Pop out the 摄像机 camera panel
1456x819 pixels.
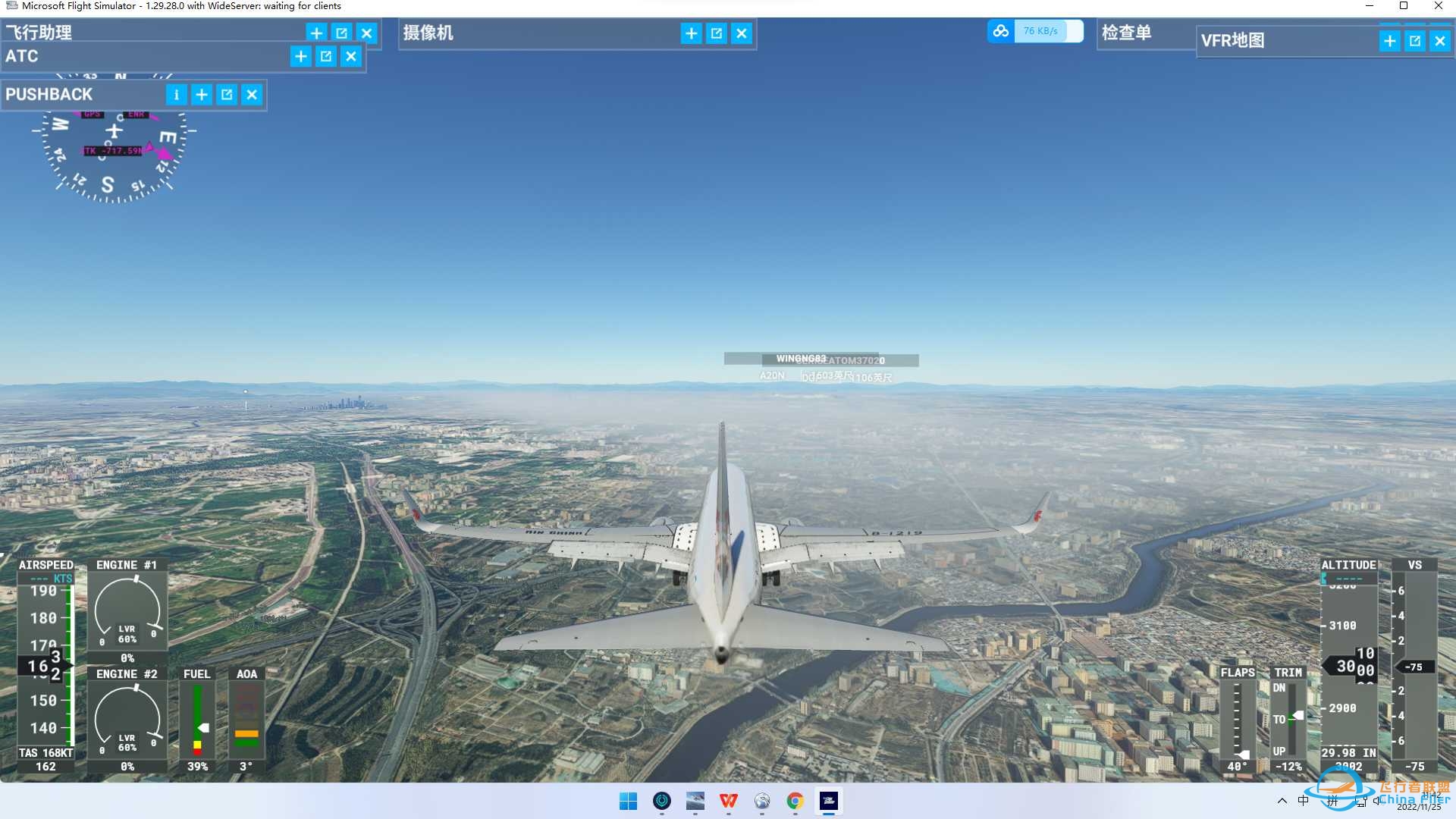[717, 33]
